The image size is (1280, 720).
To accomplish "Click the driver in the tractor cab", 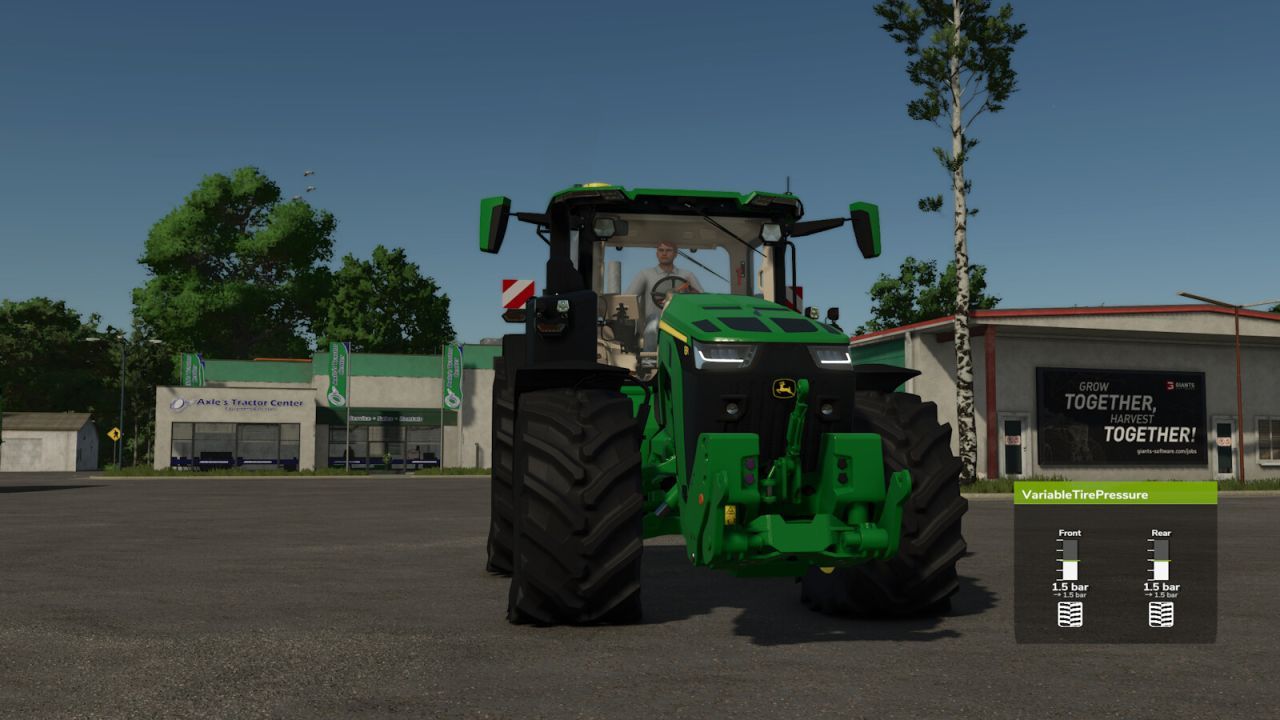I will pos(665,260).
